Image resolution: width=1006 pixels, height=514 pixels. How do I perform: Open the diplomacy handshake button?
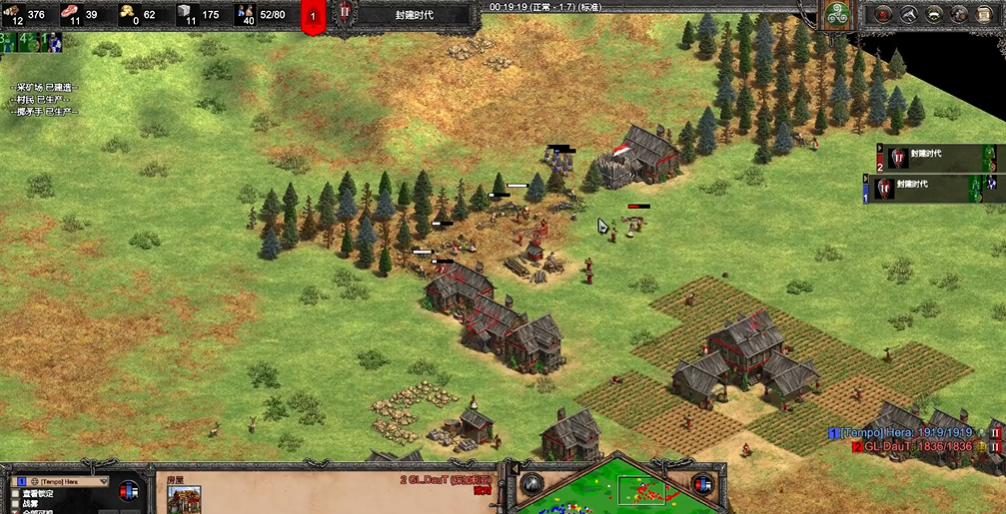[x=934, y=14]
